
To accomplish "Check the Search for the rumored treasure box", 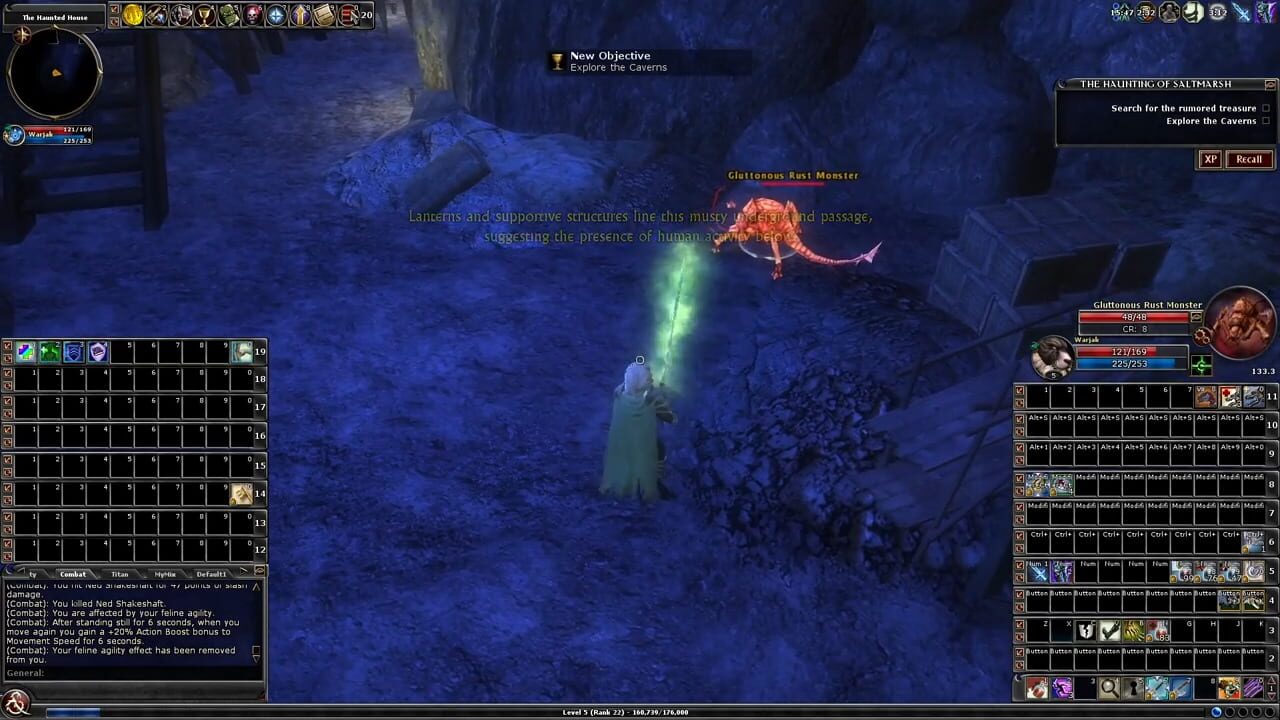I will point(1267,108).
